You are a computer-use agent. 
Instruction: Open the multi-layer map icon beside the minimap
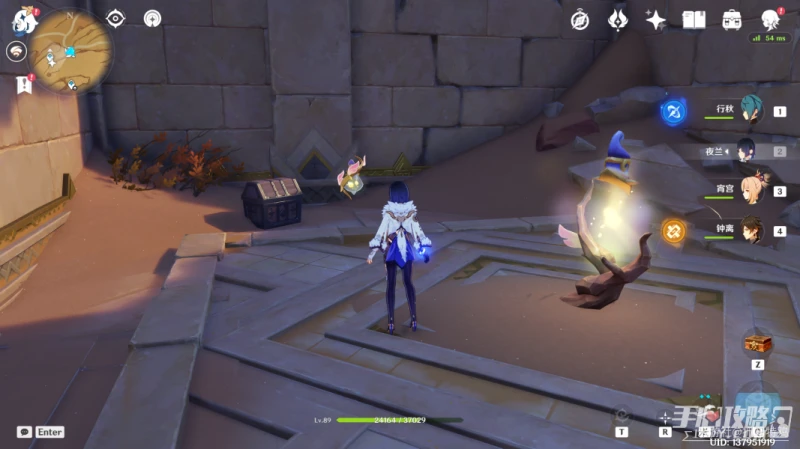(152, 18)
